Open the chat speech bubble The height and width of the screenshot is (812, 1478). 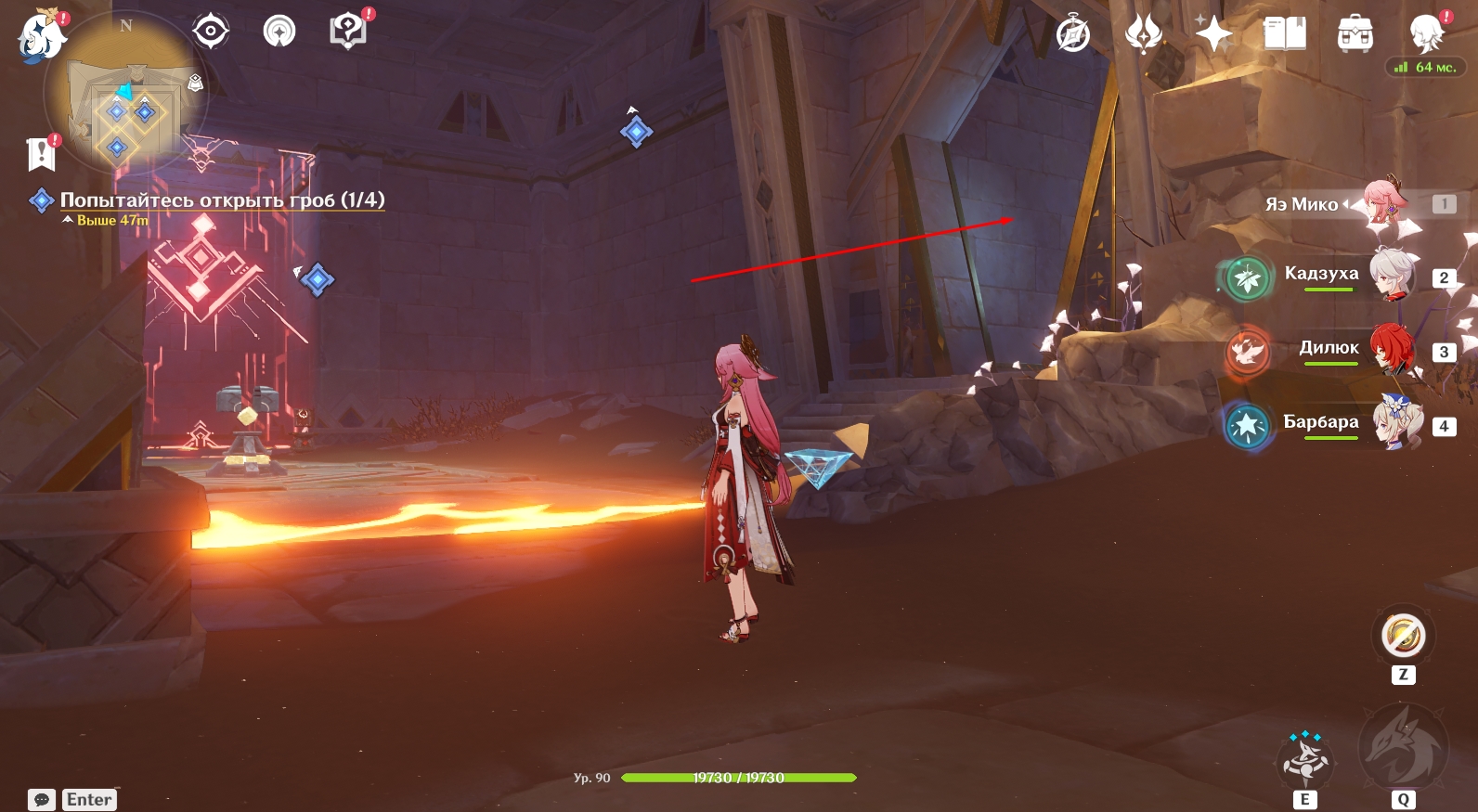42,800
